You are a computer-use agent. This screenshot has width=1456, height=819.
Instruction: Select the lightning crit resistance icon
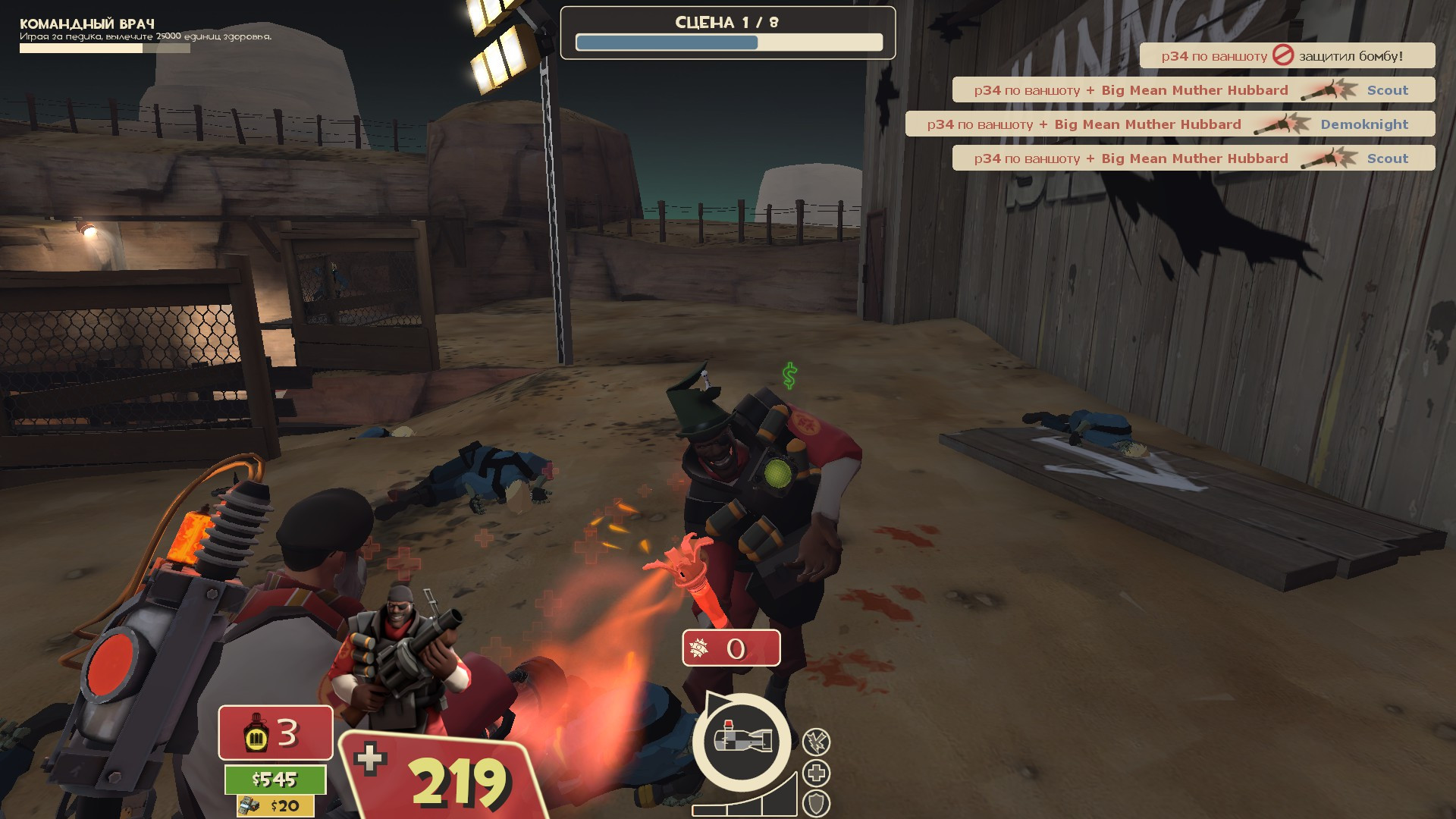pos(816,742)
